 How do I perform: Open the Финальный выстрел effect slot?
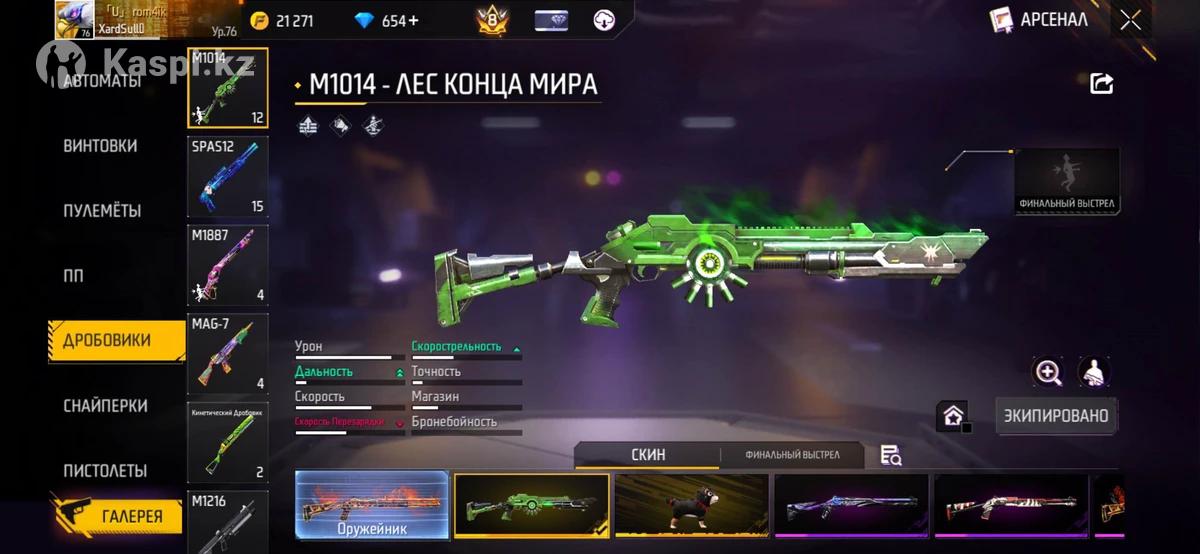tap(1066, 181)
